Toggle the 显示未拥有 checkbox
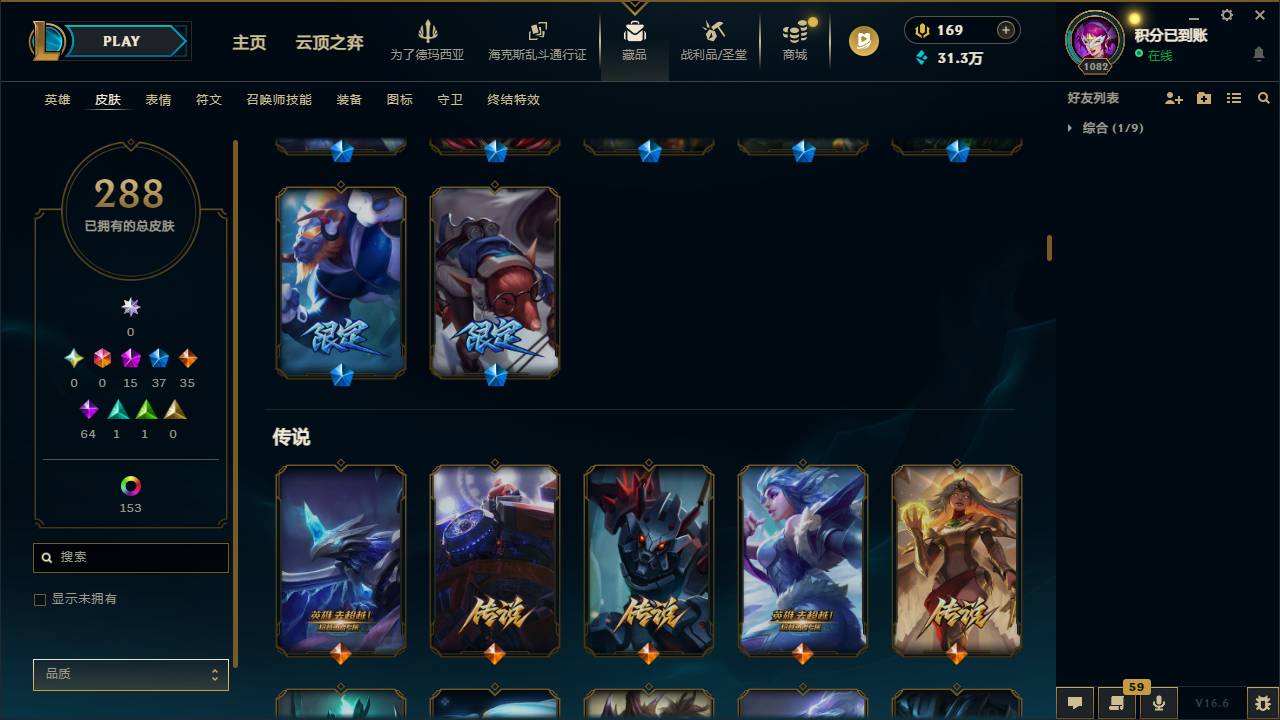This screenshot has height=720, width=1280. pyautogui.click(x=40, y=599)
